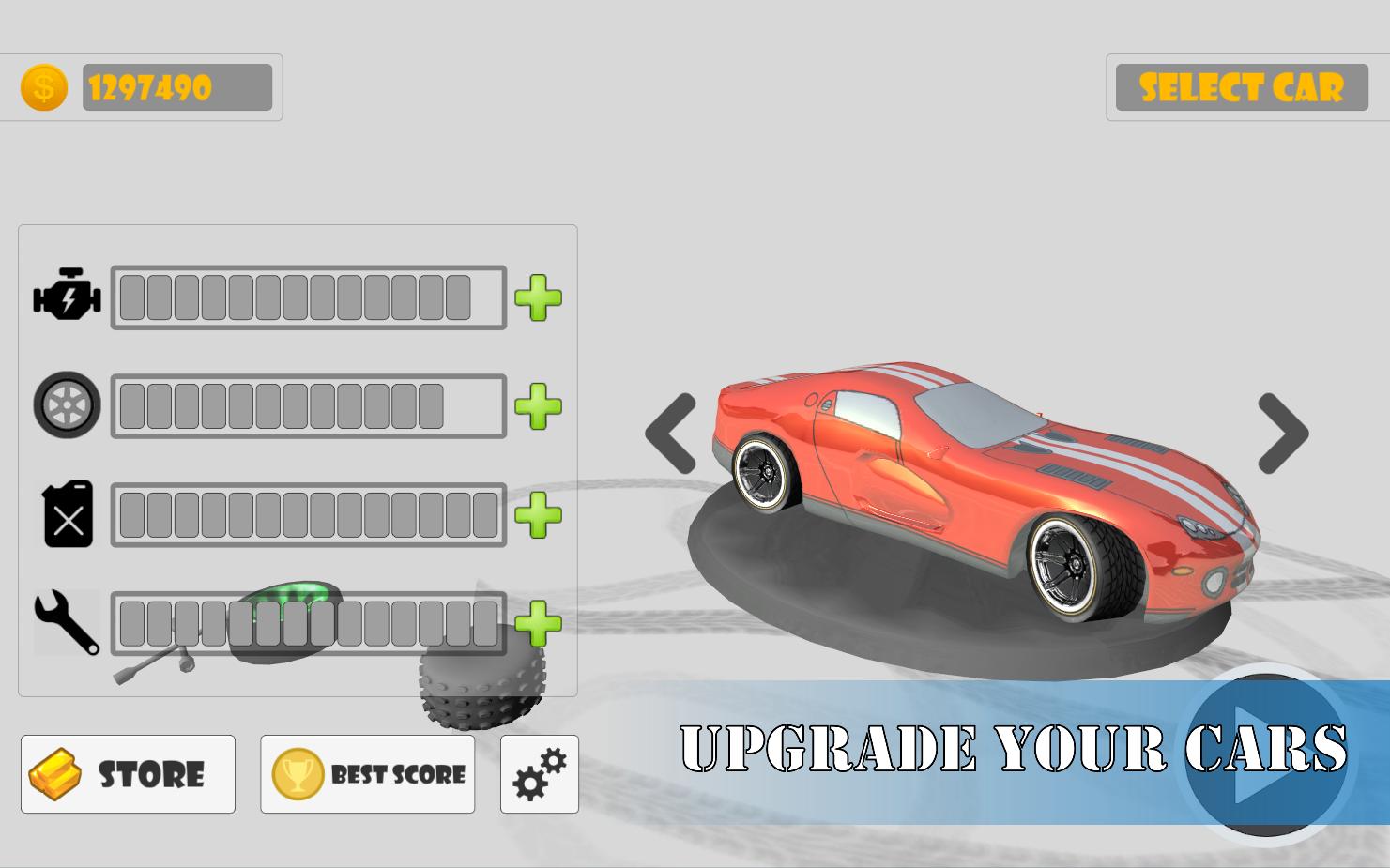View Best Score

367,773
